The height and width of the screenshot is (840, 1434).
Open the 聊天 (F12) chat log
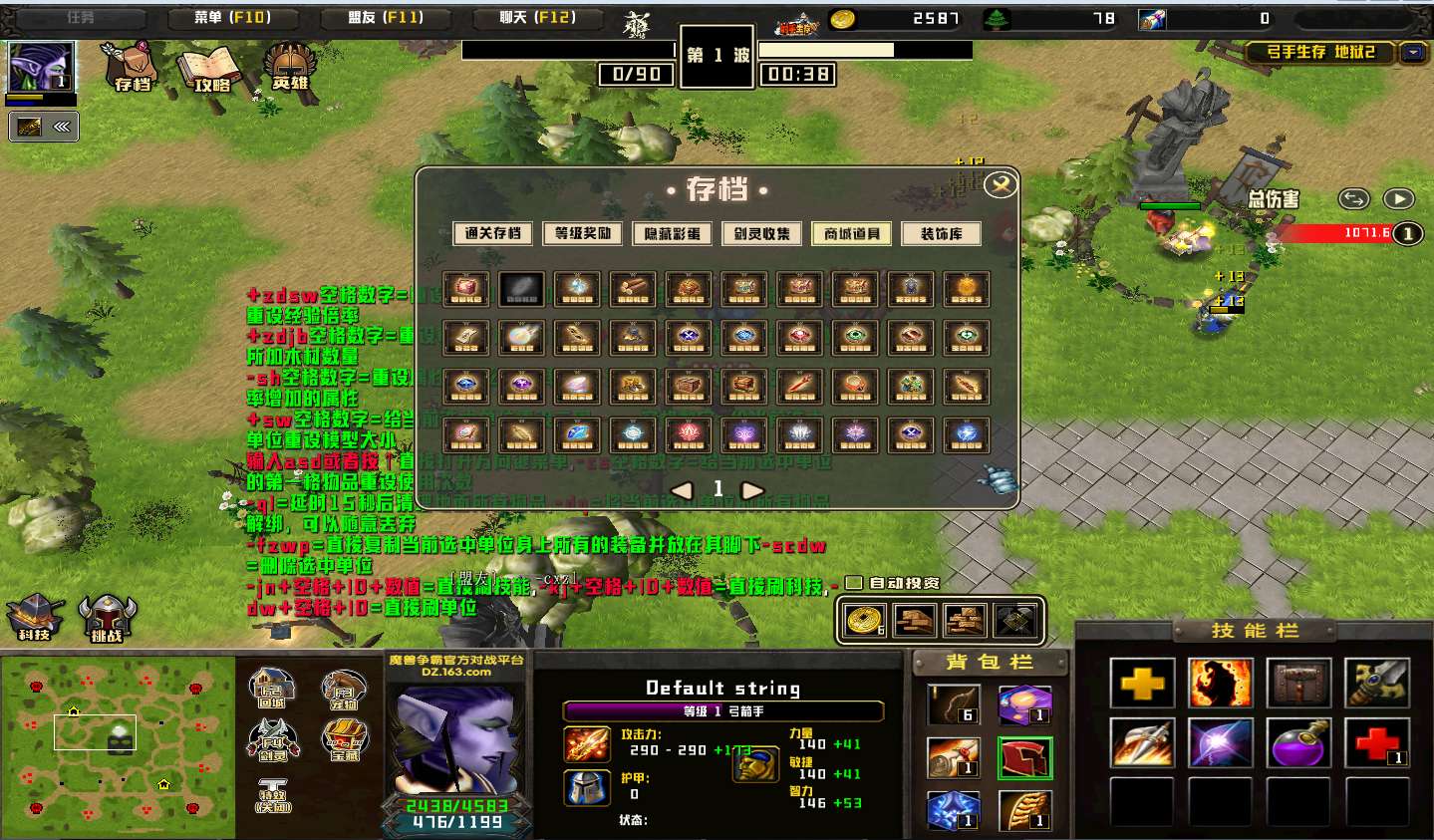[x=538, y=18]
